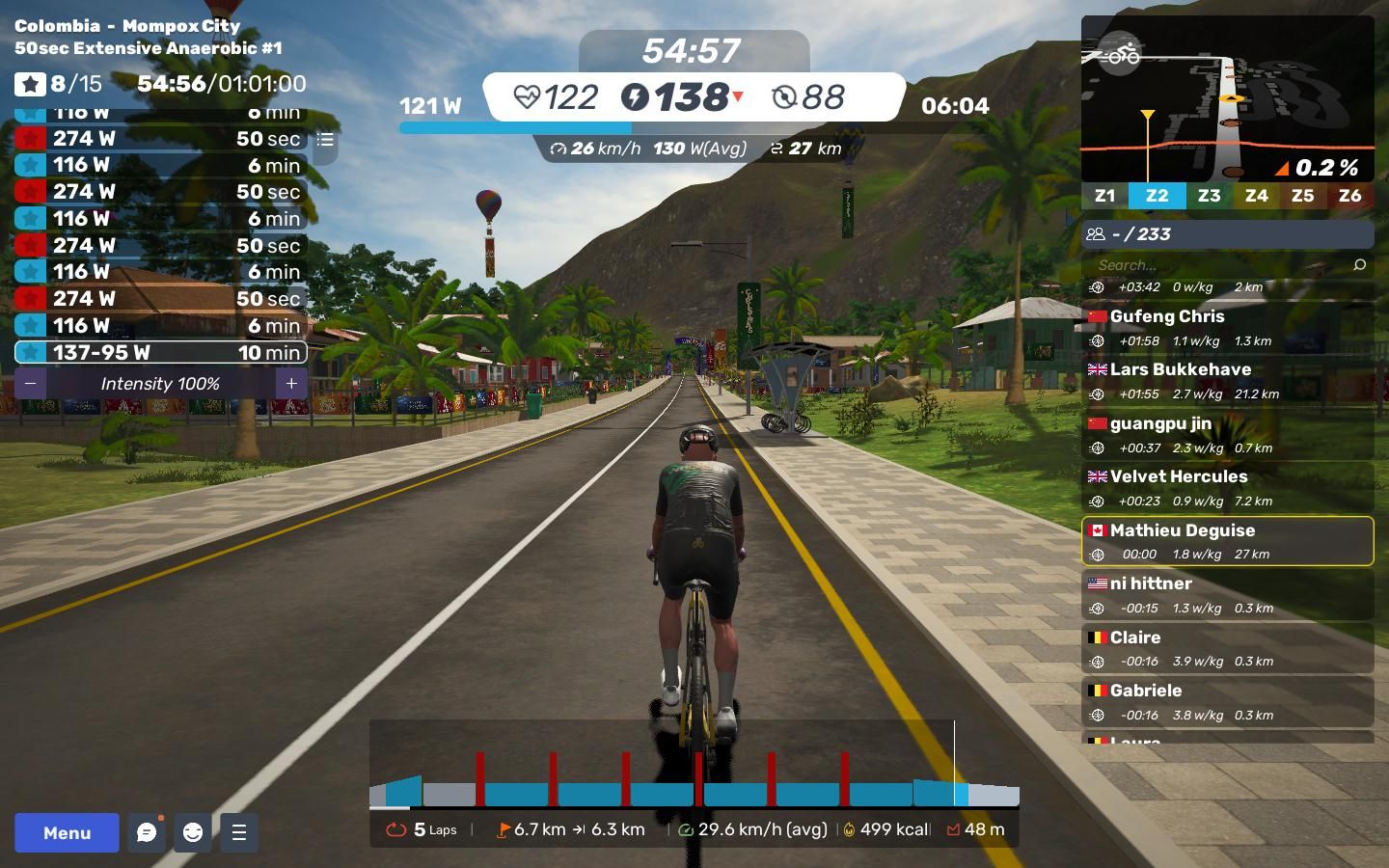
Task: Select the 137-95 W 10 min workout block
Action: [x=160, y=353]
